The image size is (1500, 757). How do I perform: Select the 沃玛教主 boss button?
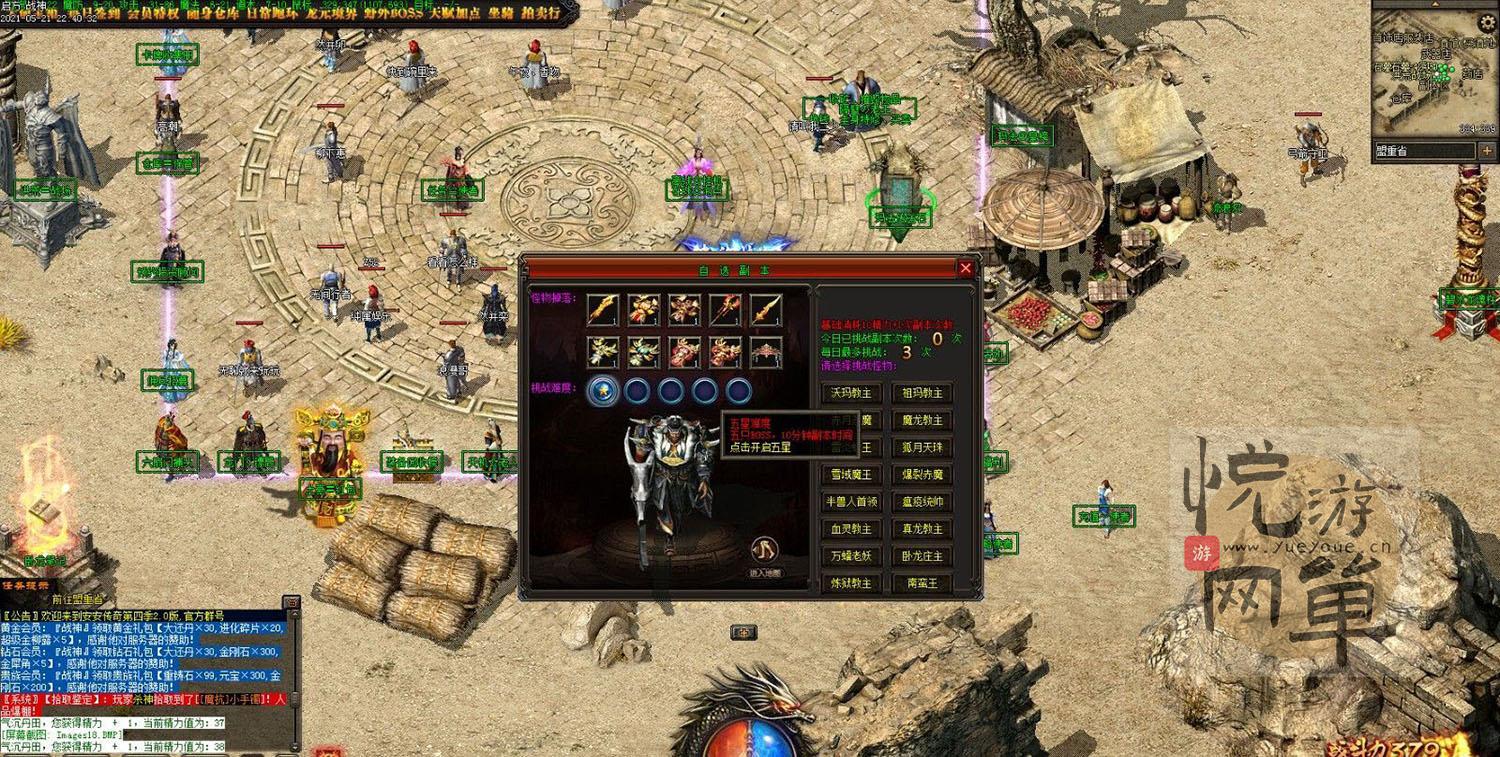click(851, 393)
